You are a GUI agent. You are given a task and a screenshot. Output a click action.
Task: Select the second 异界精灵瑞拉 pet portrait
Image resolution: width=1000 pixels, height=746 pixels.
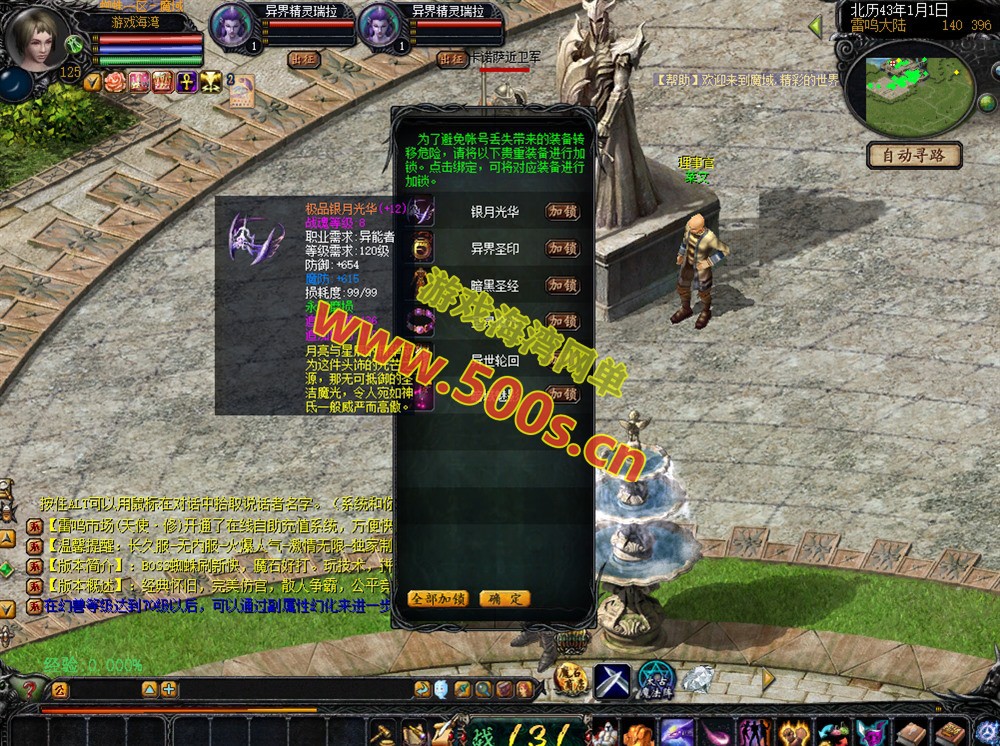381,27
